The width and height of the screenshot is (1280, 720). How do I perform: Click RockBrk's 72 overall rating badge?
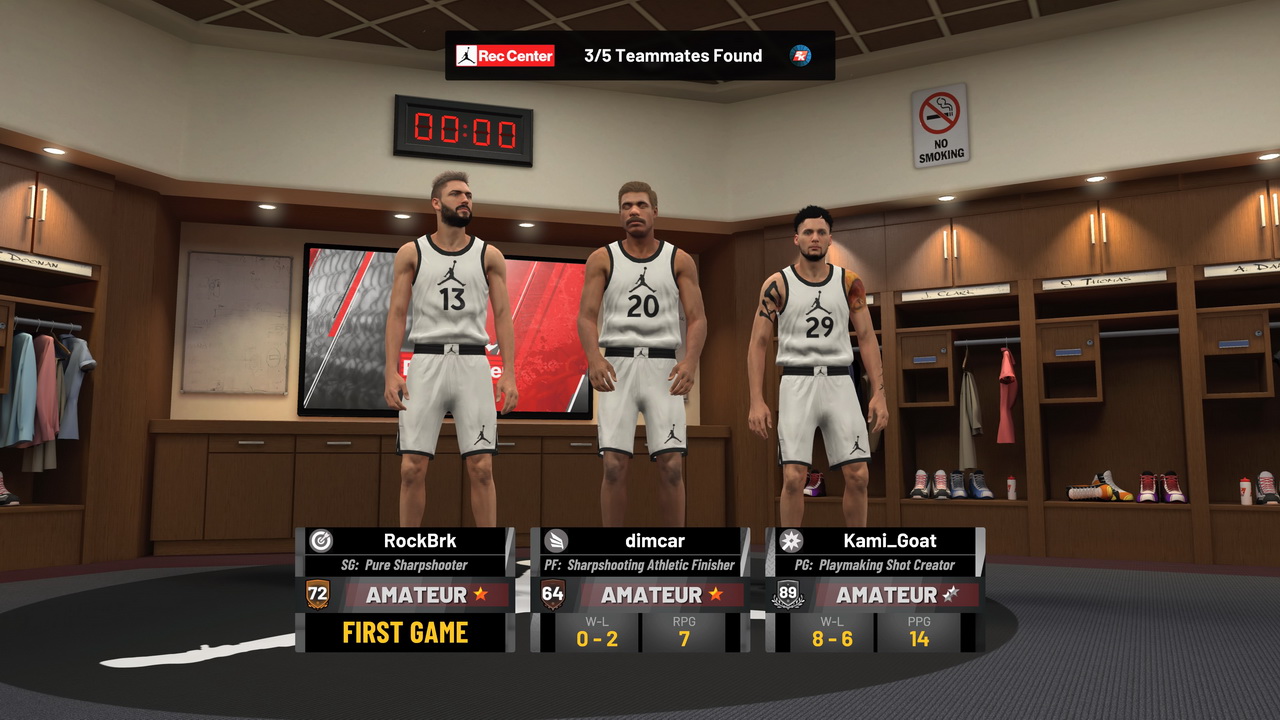(x=318, y=594)
